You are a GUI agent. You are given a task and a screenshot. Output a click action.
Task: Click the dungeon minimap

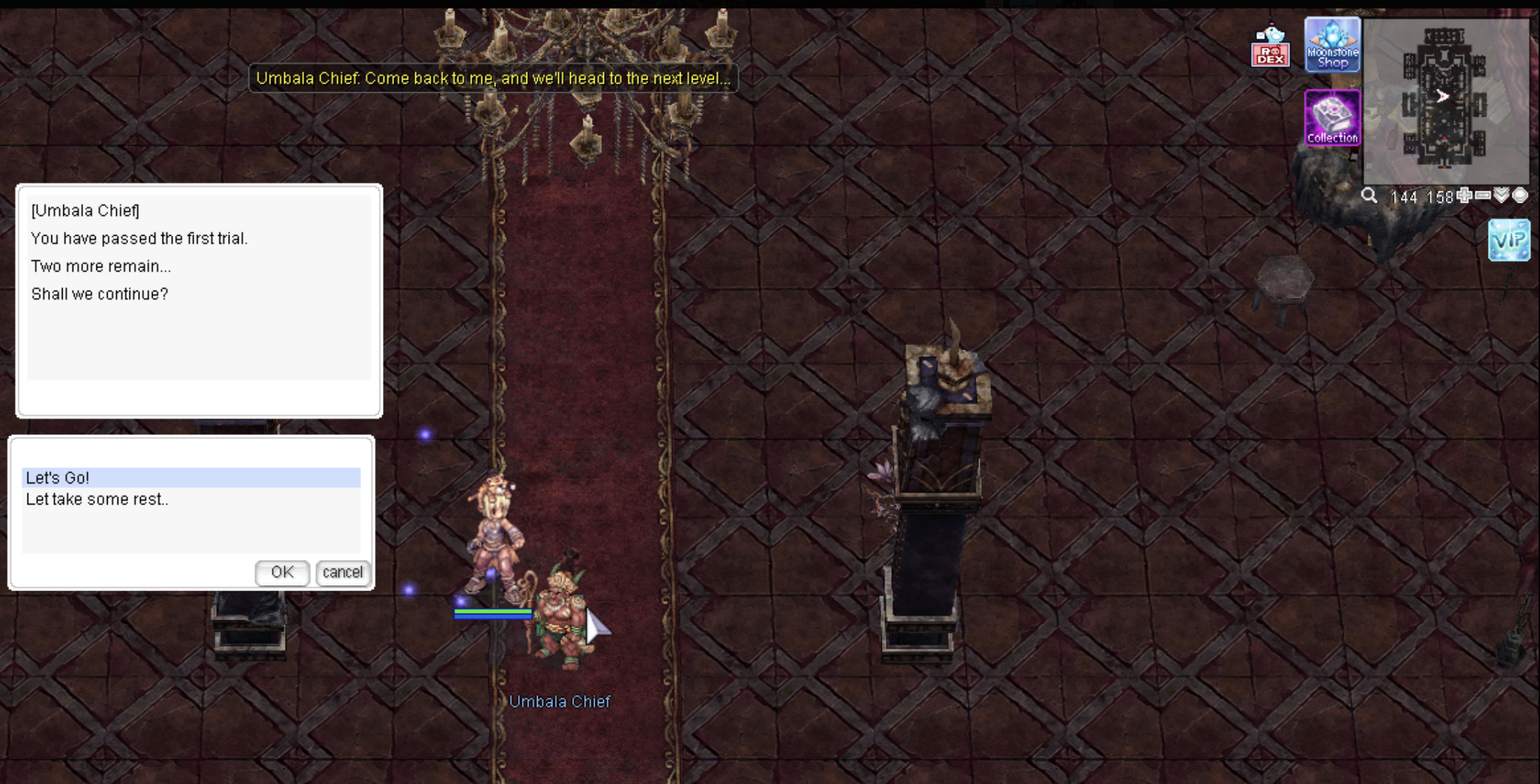[1445, 101]
